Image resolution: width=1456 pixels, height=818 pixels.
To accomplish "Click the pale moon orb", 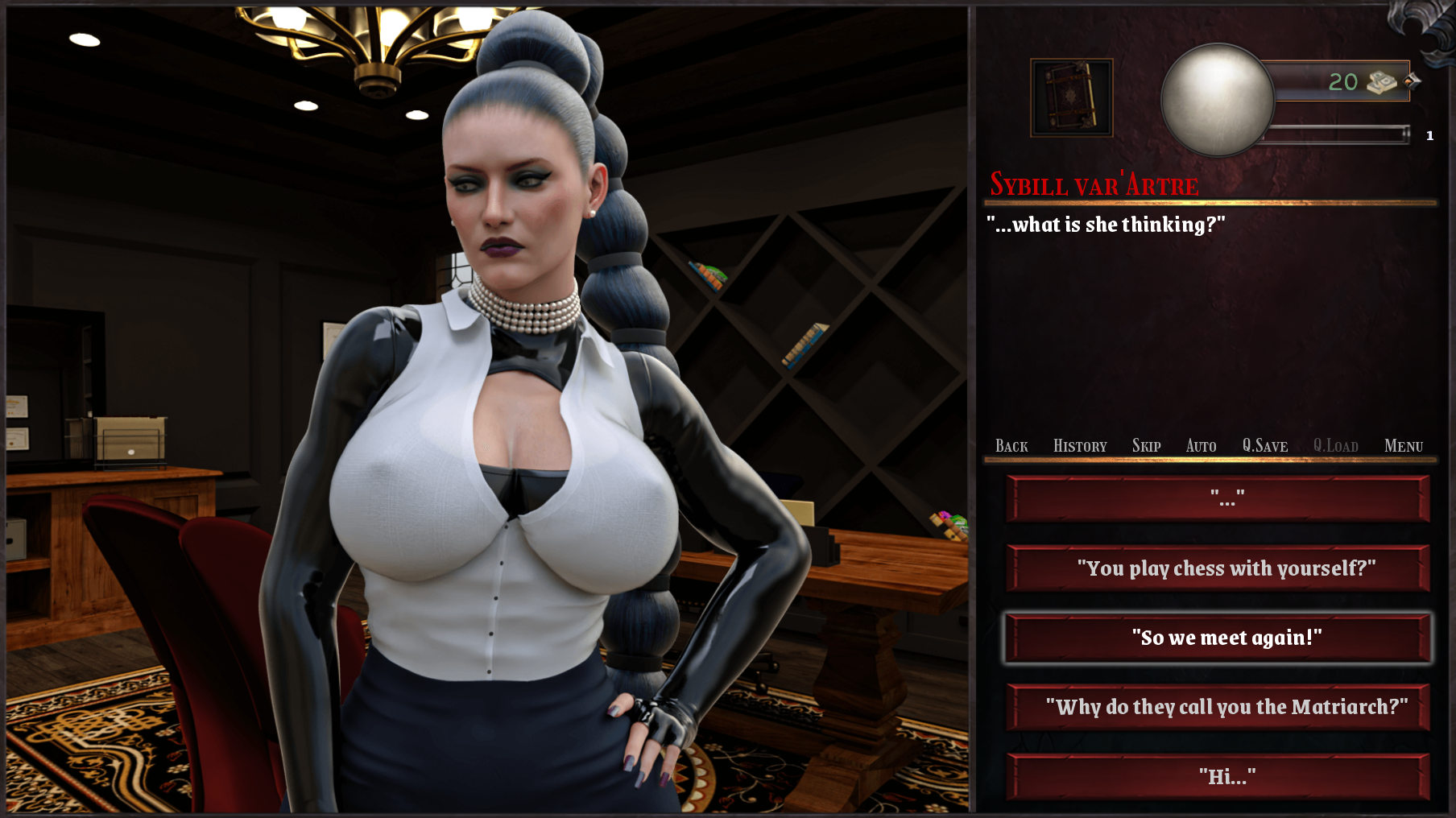I will 1217,100.
